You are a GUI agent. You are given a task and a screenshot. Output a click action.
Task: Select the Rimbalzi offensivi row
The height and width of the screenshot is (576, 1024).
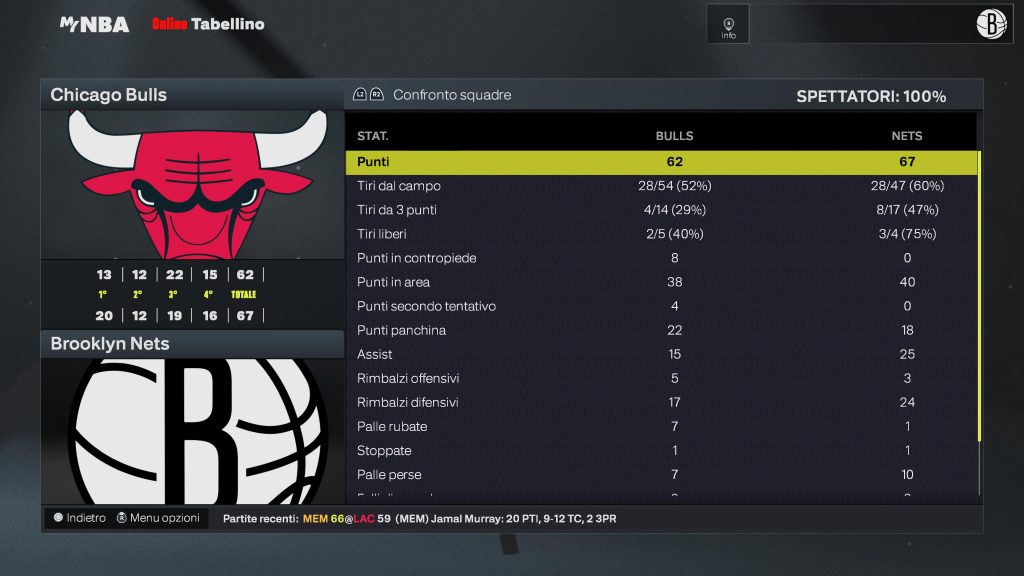[x=661, y=378]
